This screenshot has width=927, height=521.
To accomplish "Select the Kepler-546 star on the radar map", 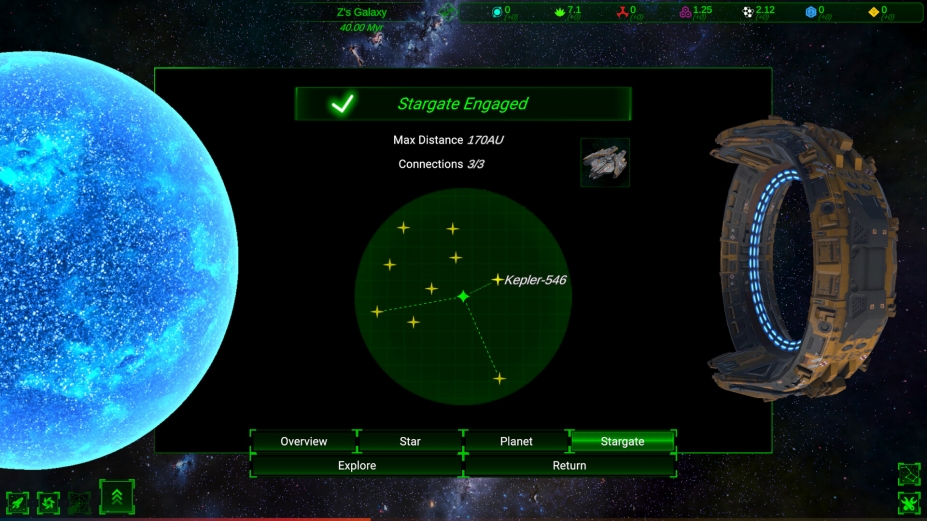I will 498,280.
